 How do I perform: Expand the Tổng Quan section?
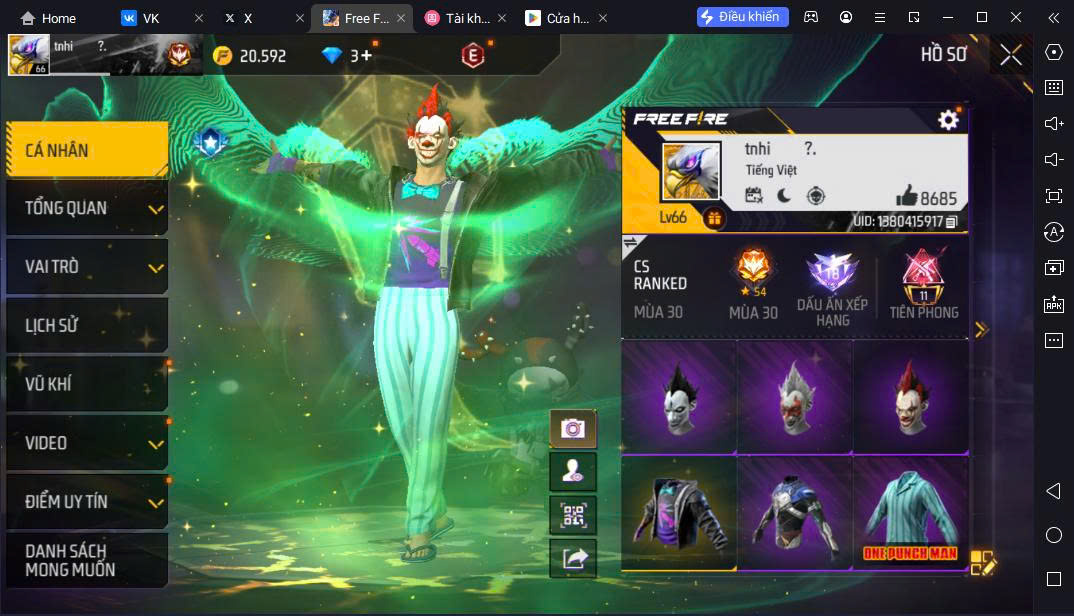click(87, 208)
